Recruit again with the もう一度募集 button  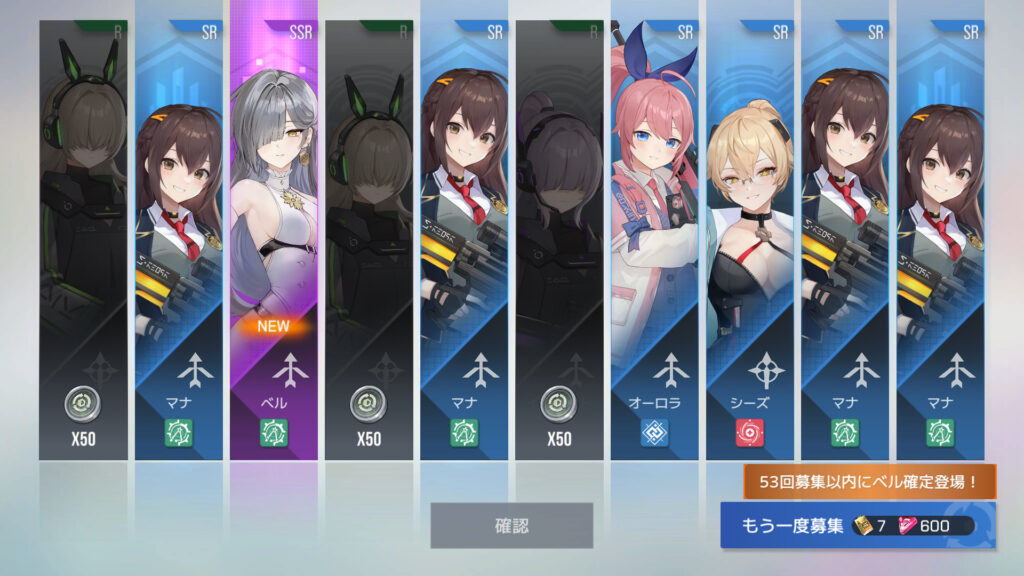click(x=857, y=526)
